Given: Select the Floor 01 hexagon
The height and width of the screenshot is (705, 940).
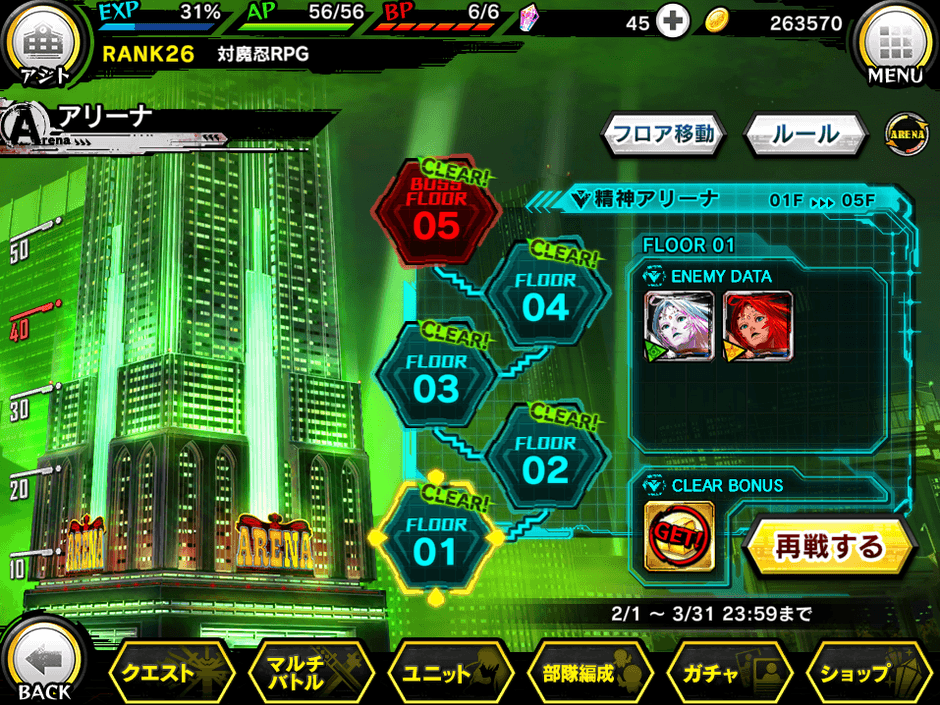Looking at the screenshot, I should (x=436, y=541).
